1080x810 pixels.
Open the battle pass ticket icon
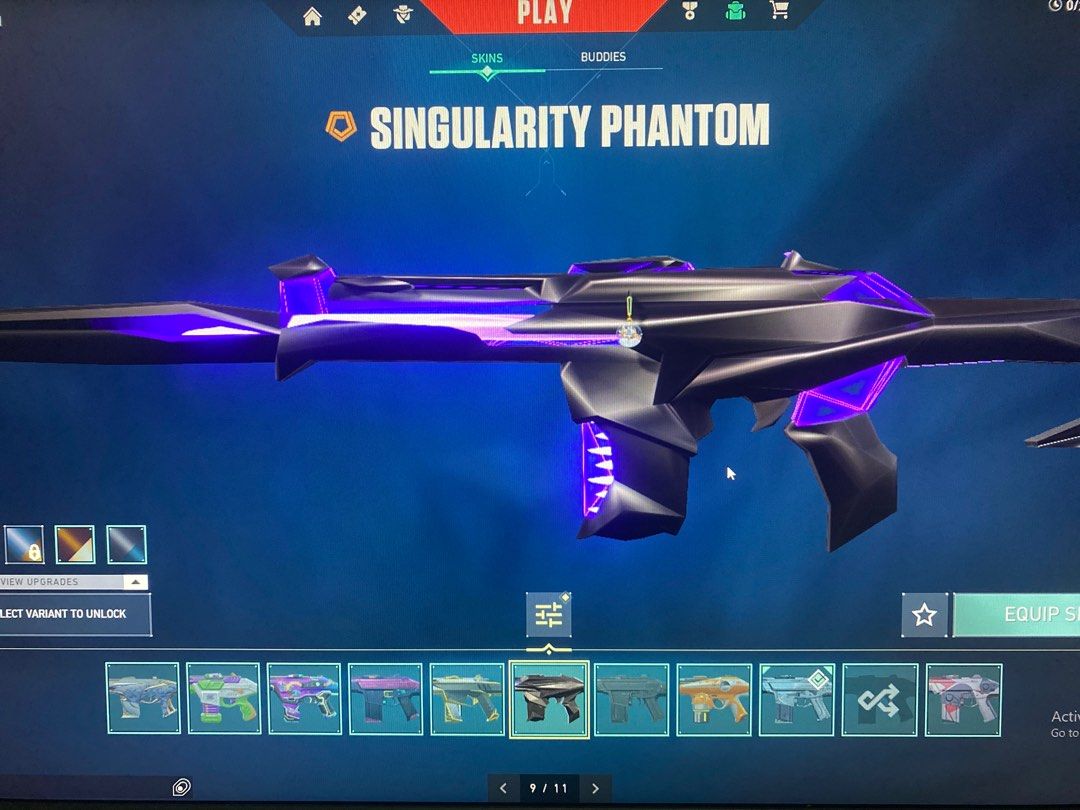tap(357, 15)
